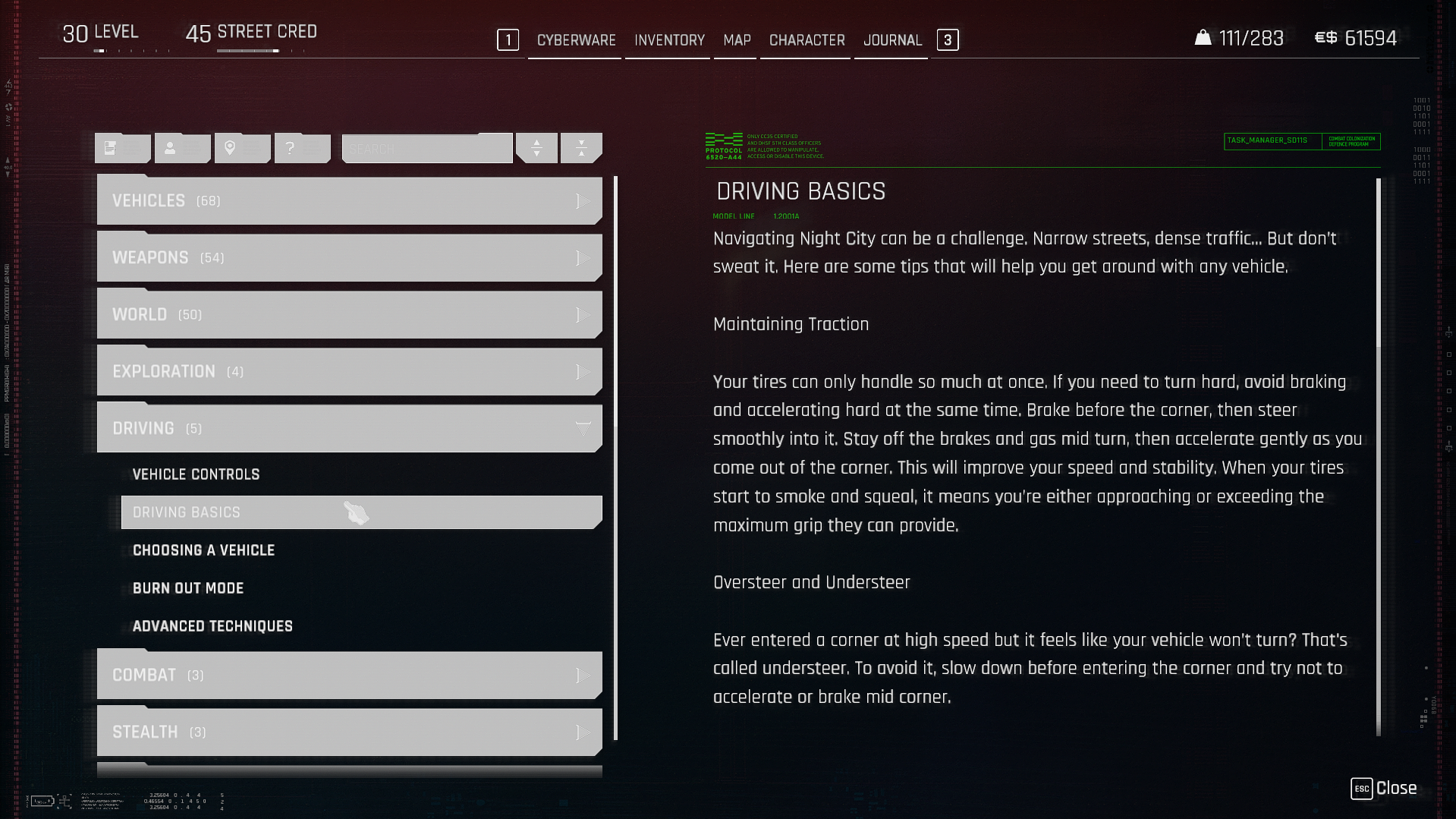Open the Burn Out Mode entry
Screen dimensions: 1456x819
[x=188, y=588]
